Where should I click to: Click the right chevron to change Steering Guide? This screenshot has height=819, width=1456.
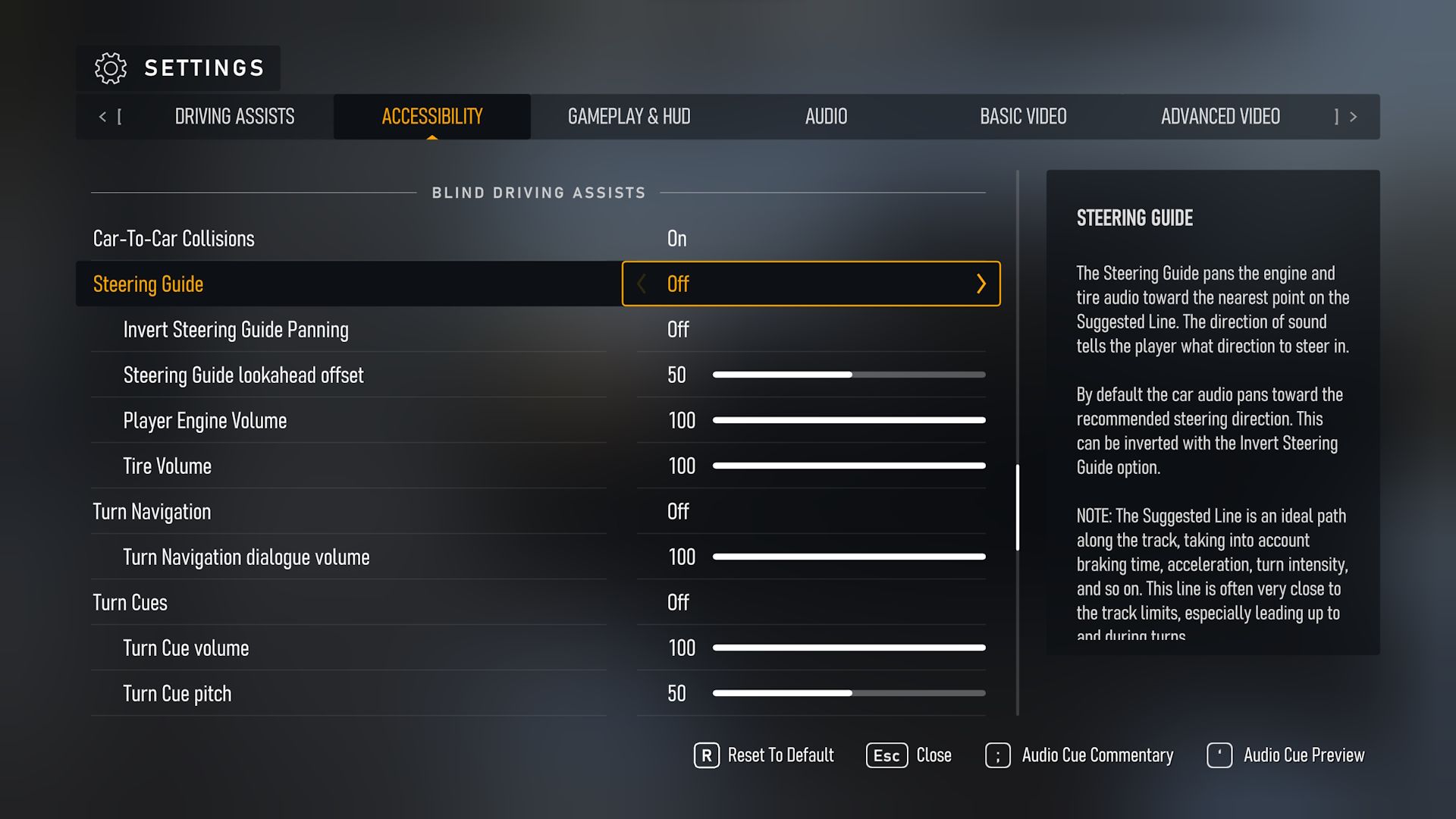[x=982, y=284]
